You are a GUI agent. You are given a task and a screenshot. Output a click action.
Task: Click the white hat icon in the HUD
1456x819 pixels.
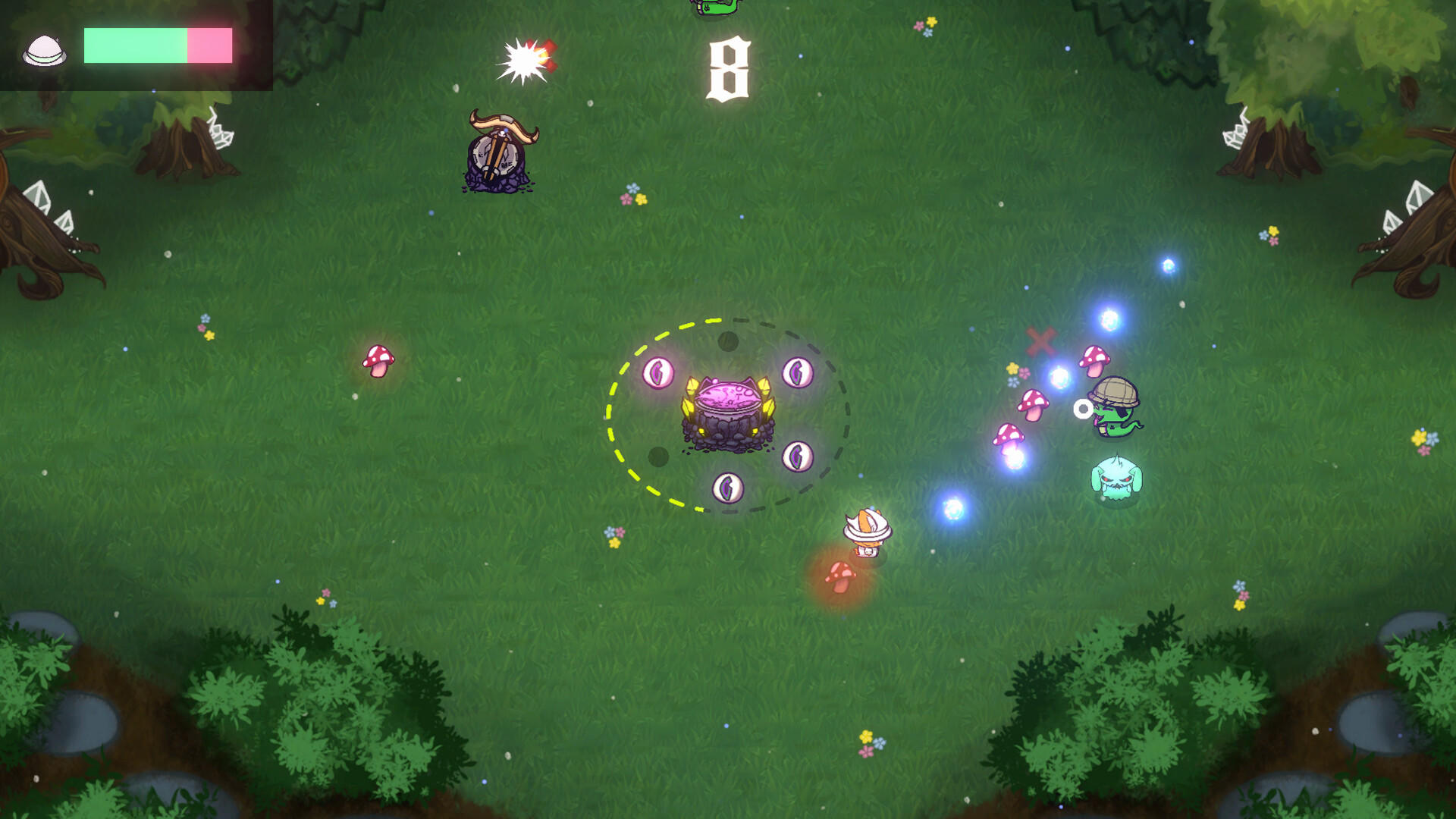pos(45,49)
